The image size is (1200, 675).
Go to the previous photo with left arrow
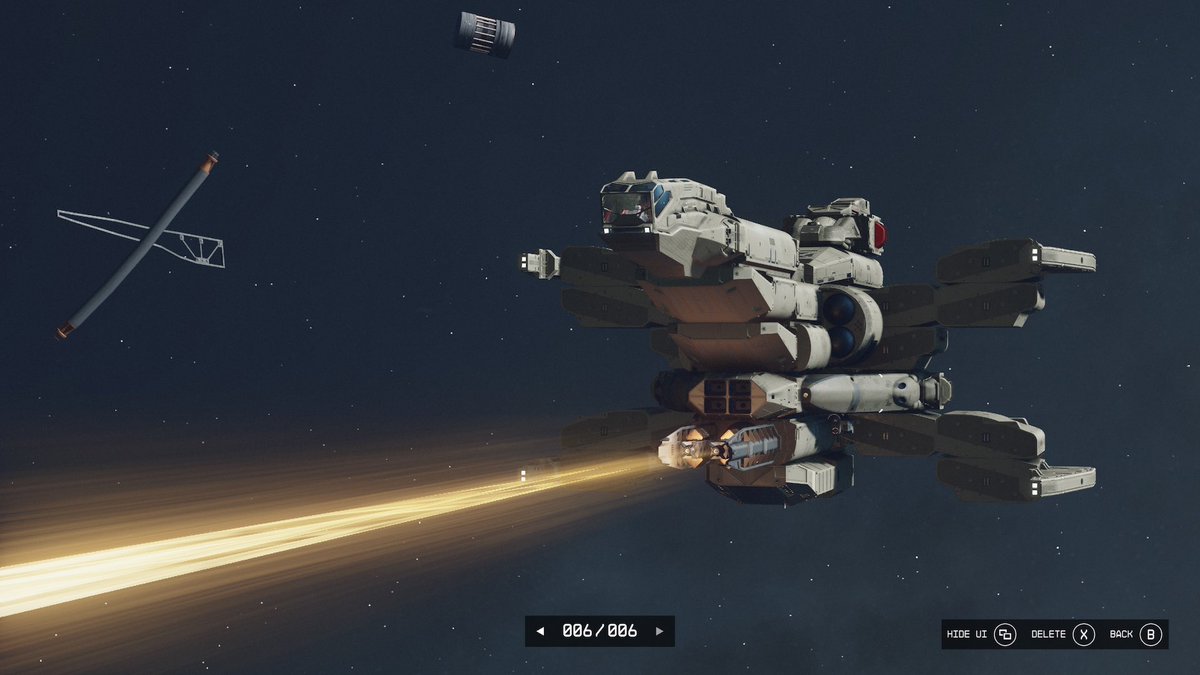point(540,631)
